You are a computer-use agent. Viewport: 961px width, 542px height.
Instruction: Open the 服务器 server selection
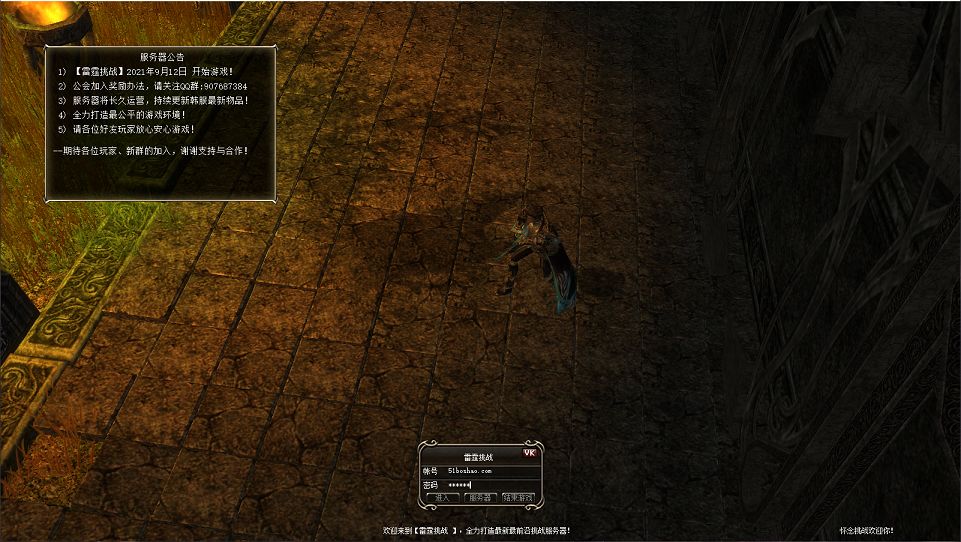(480, 497)
